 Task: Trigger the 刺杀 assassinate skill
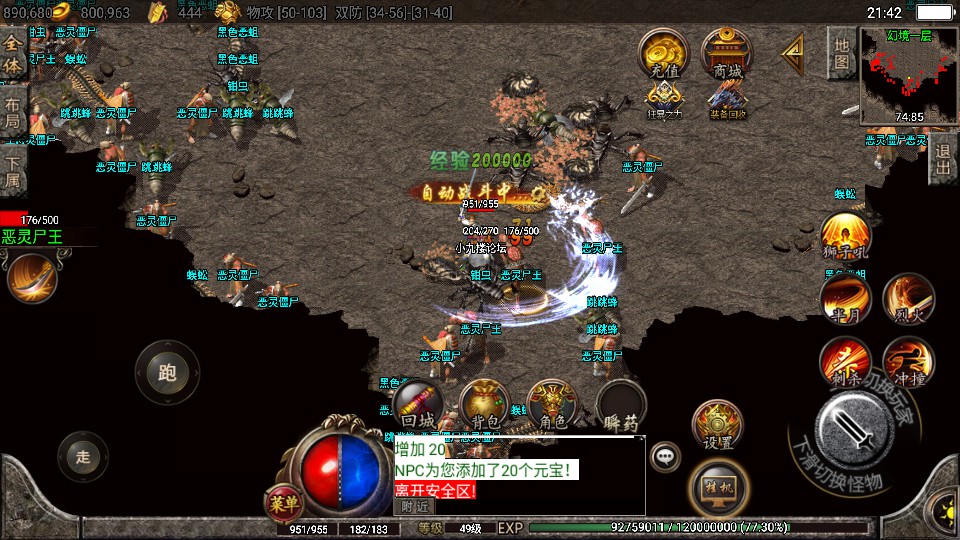click(x=844, y=362)
